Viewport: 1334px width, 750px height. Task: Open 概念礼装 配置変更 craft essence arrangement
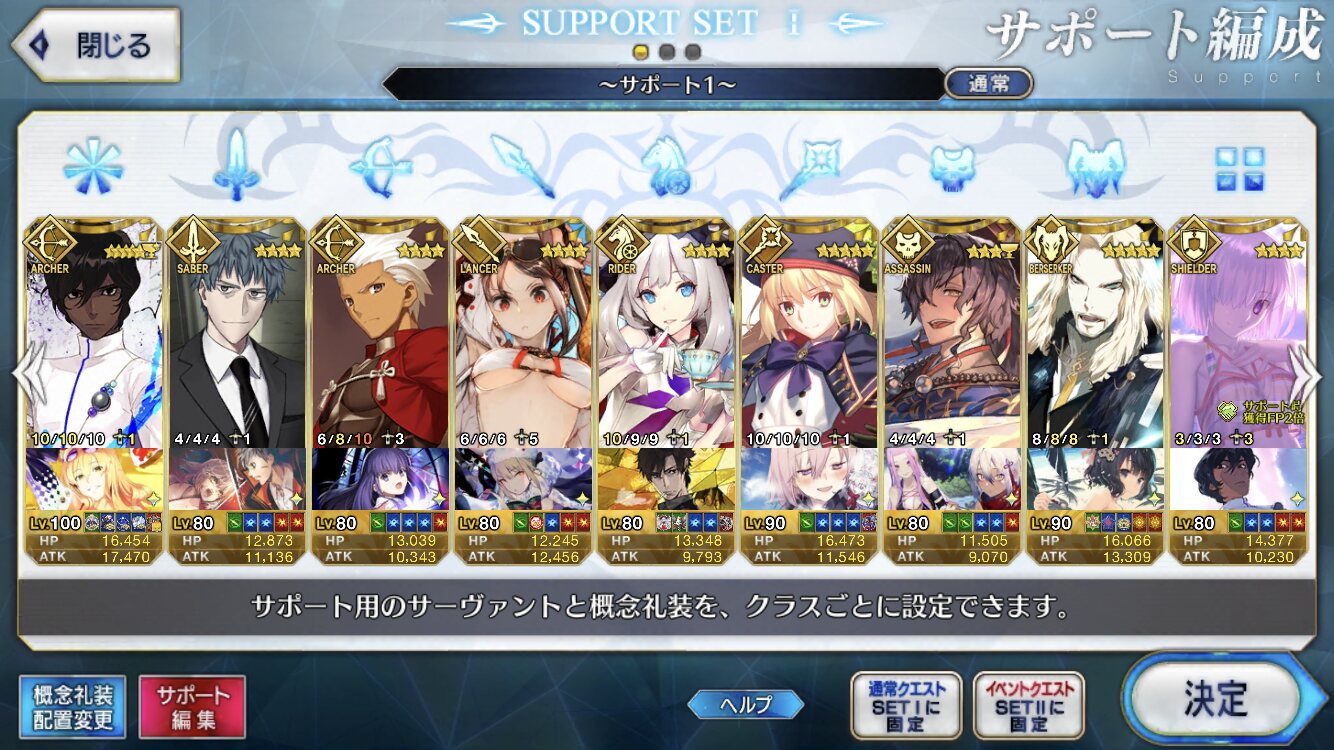[x=72, y=707]
